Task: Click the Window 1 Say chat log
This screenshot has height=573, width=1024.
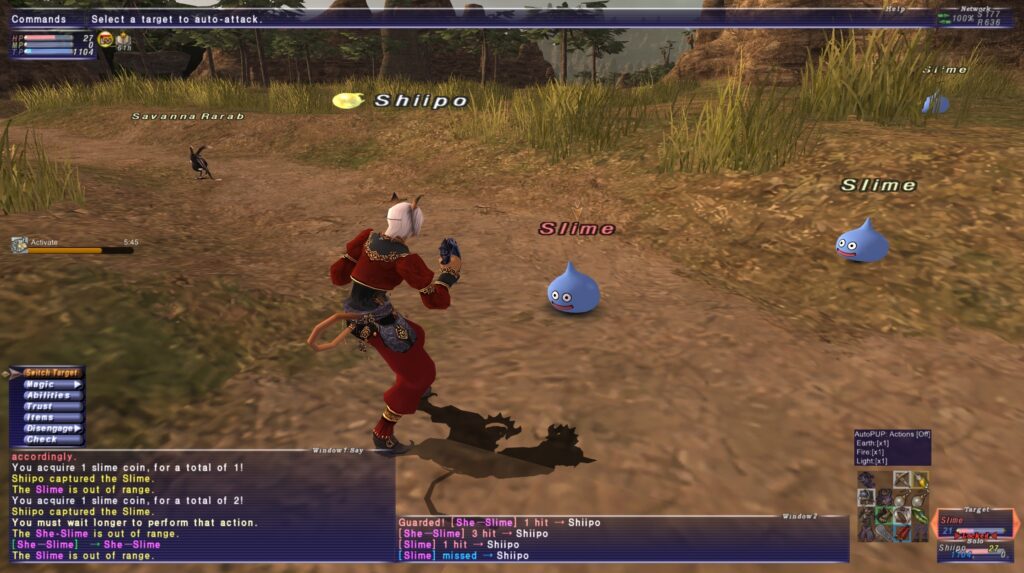Action: pos(198,507)
